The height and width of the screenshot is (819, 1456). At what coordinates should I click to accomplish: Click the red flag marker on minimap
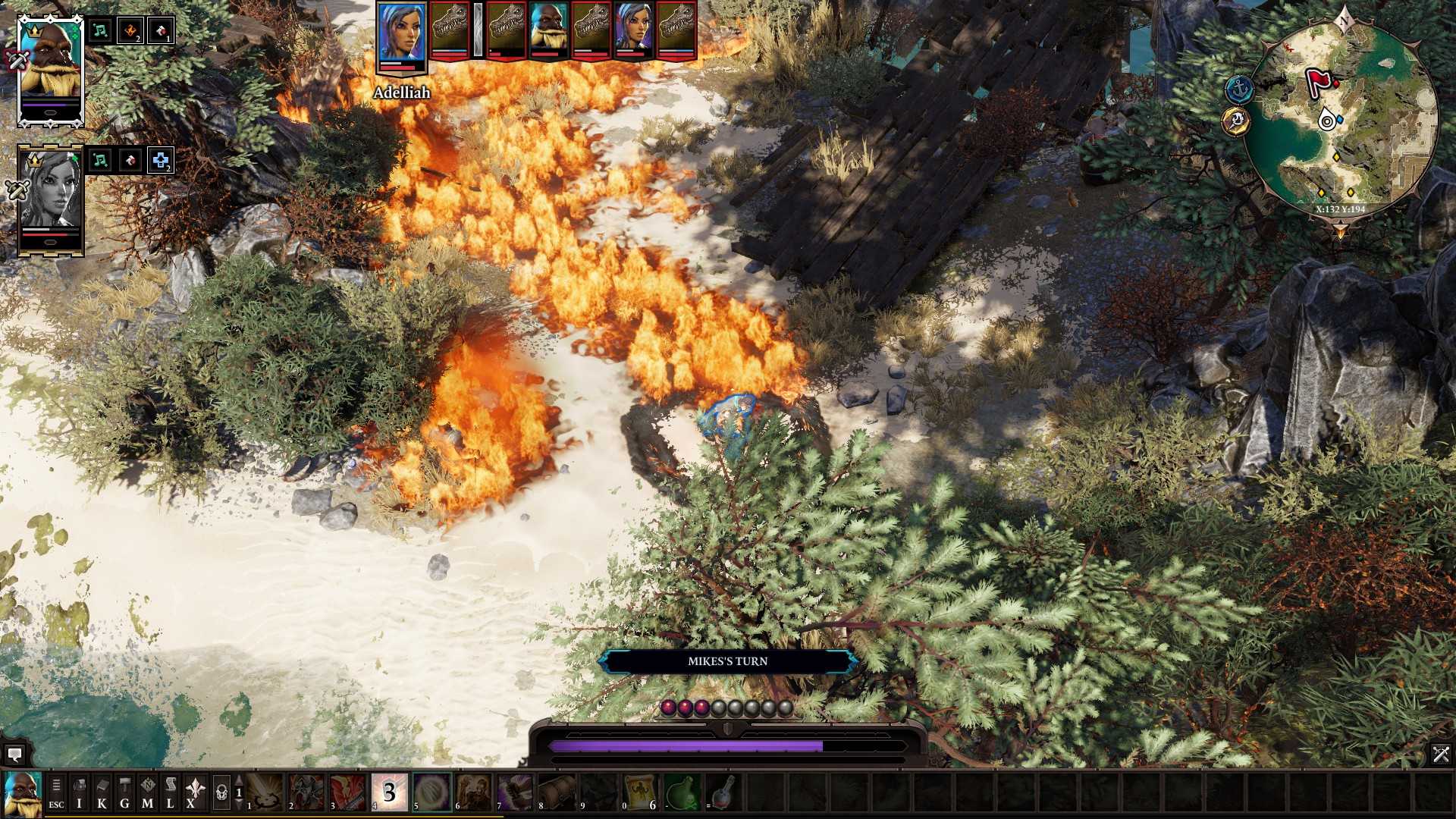click(1318, 82)
